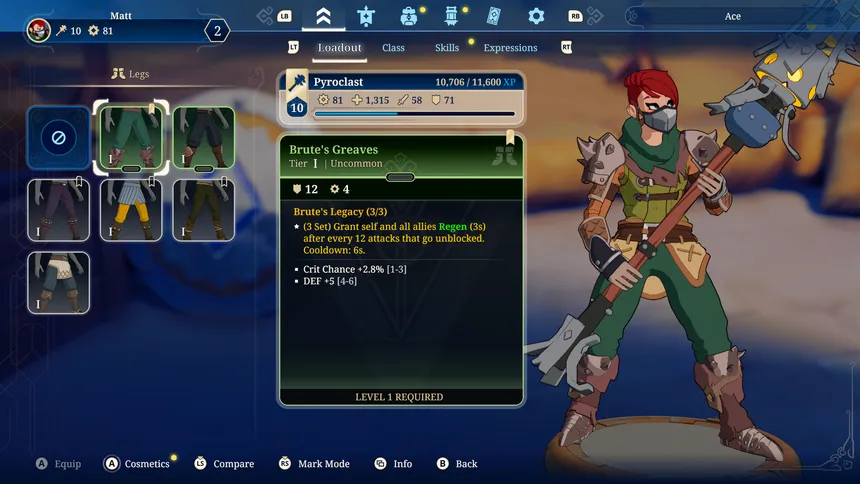Click the Cosmetics option

tap(146, 464)
